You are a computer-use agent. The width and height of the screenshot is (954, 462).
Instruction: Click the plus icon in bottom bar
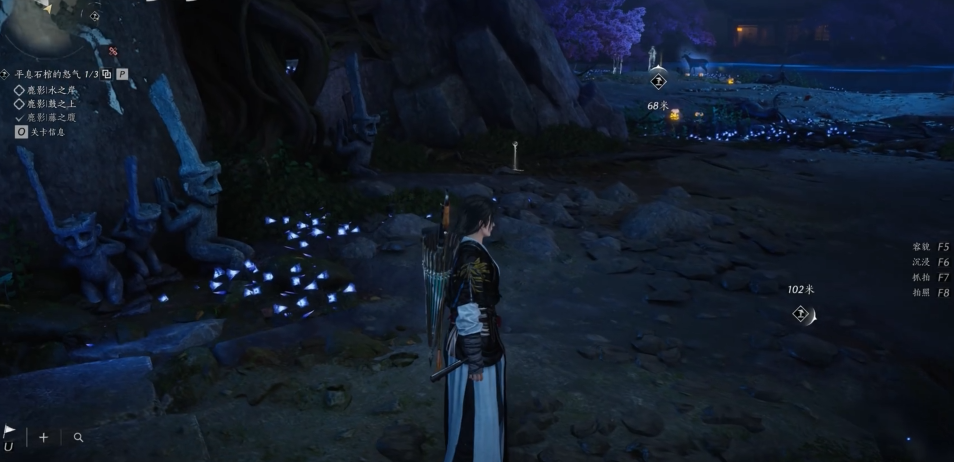43,437
